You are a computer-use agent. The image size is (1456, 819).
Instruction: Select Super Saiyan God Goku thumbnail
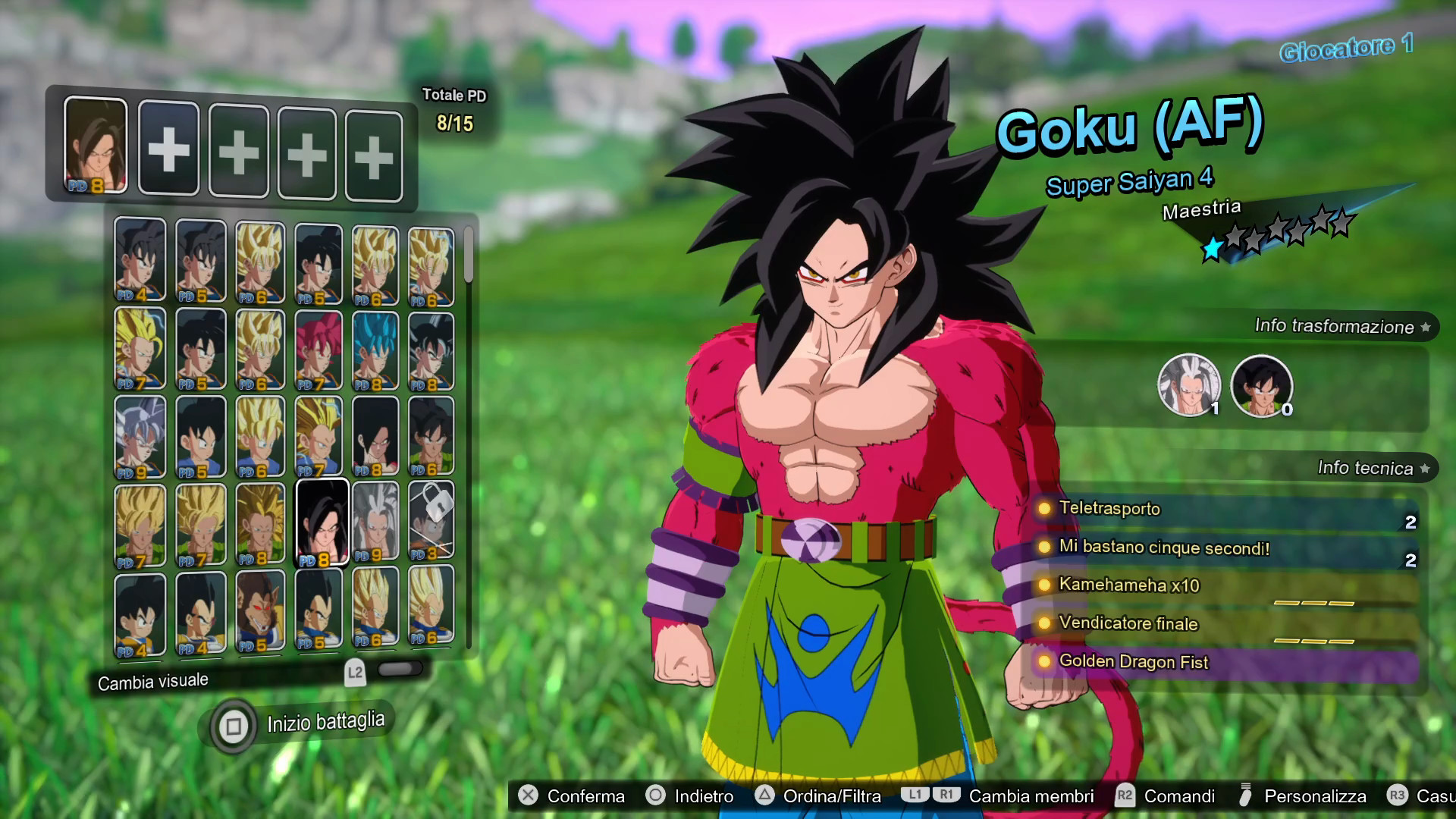pos(319,349)
